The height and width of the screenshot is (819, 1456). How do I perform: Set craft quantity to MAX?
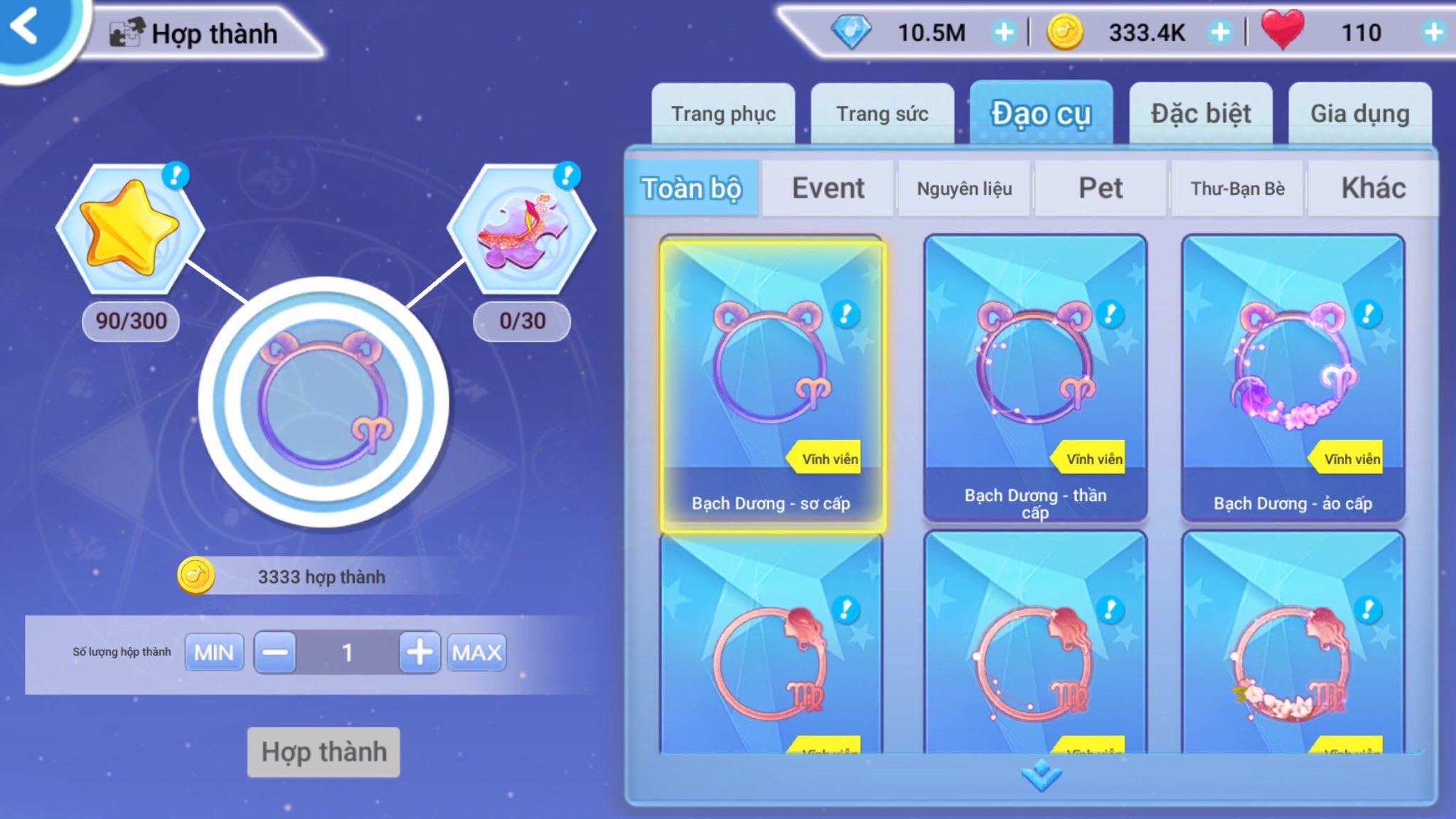[476, 653]
